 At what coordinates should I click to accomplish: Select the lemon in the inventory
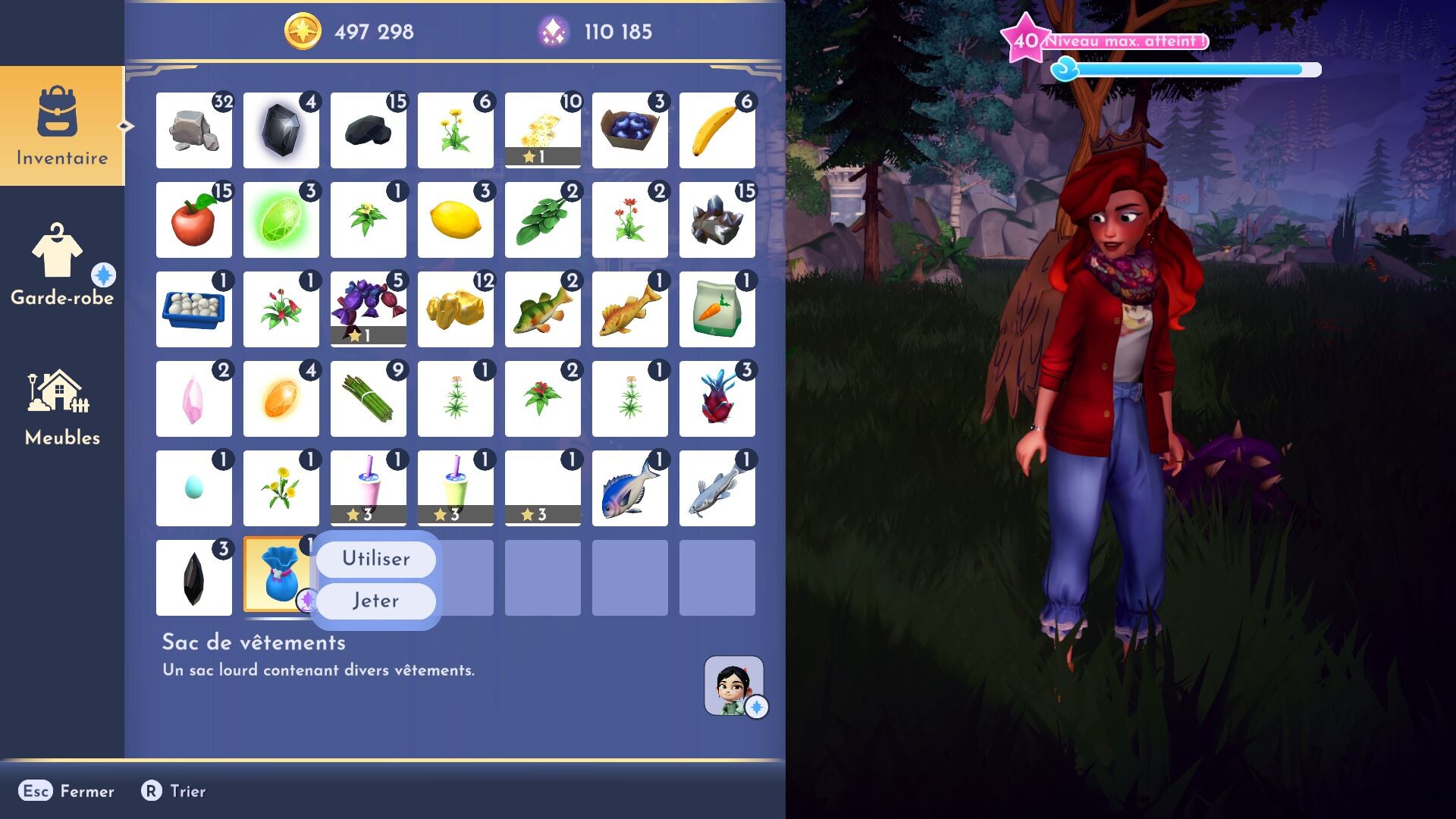click(x=455, y=220)
